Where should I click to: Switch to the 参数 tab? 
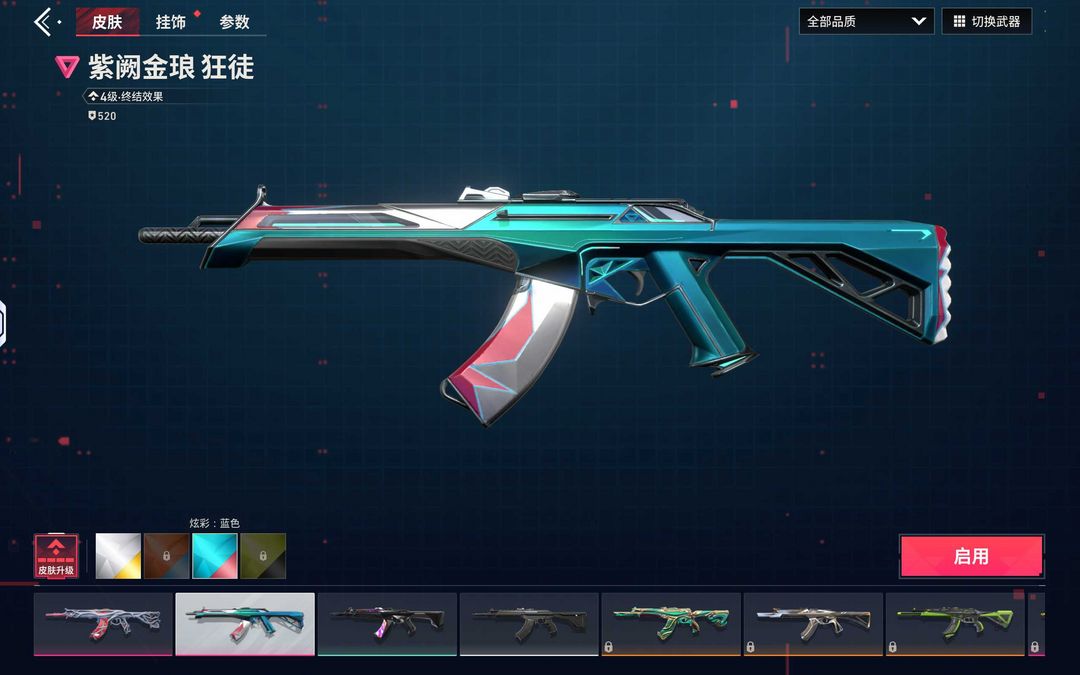click(235, 22)
